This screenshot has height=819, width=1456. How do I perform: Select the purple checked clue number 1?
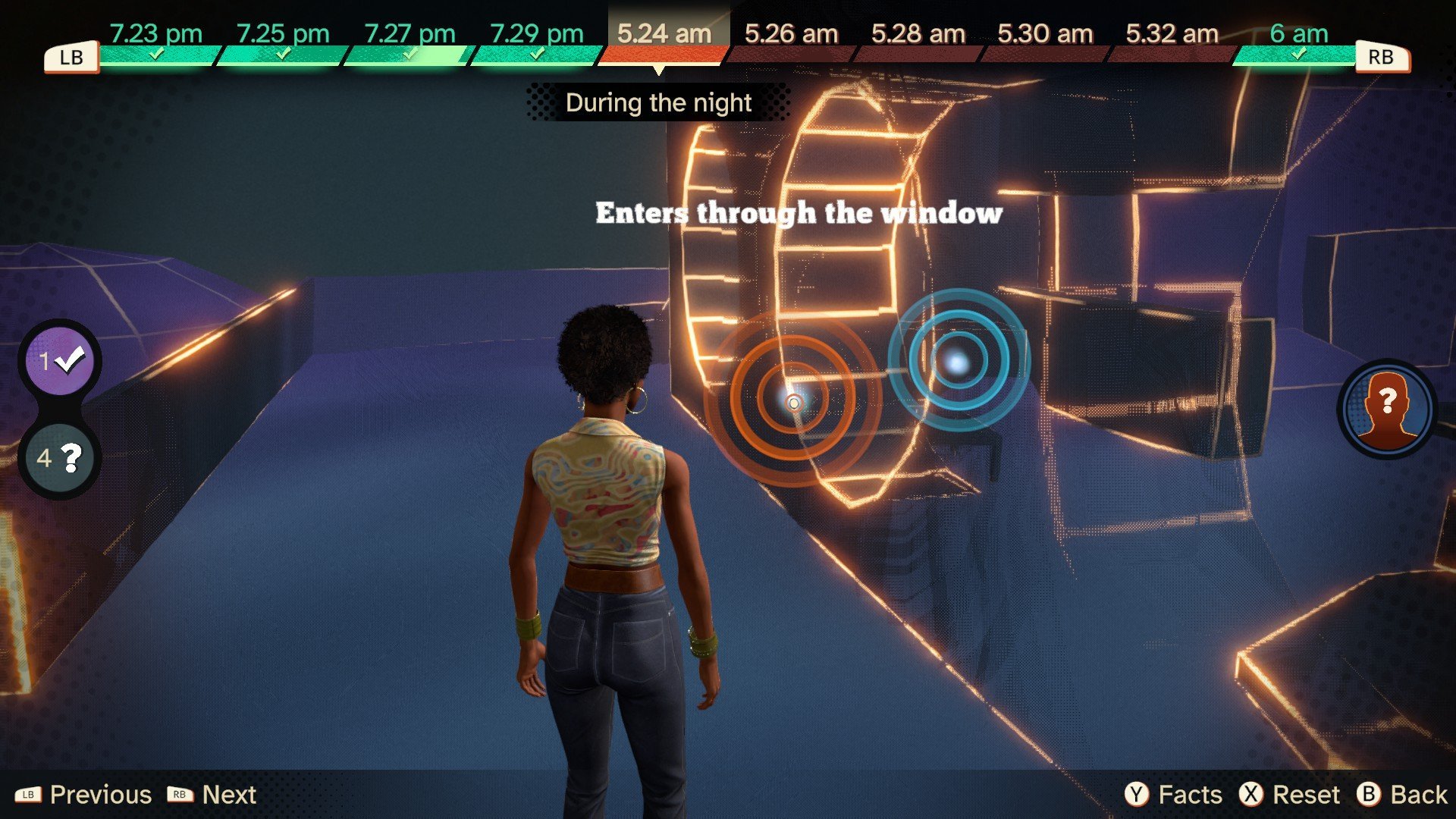tap(60, 361)
